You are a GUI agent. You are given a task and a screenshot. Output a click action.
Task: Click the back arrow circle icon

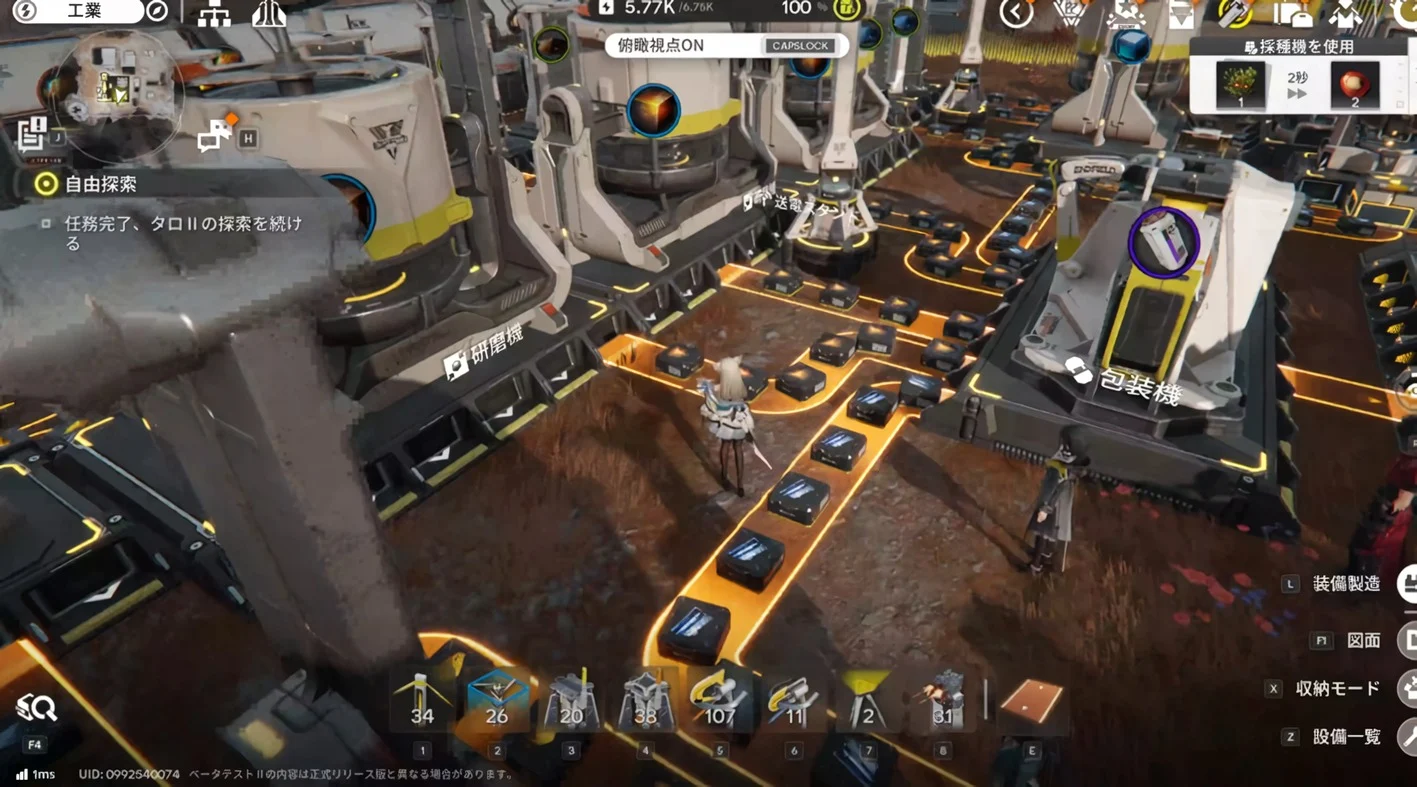point(1016,13)
